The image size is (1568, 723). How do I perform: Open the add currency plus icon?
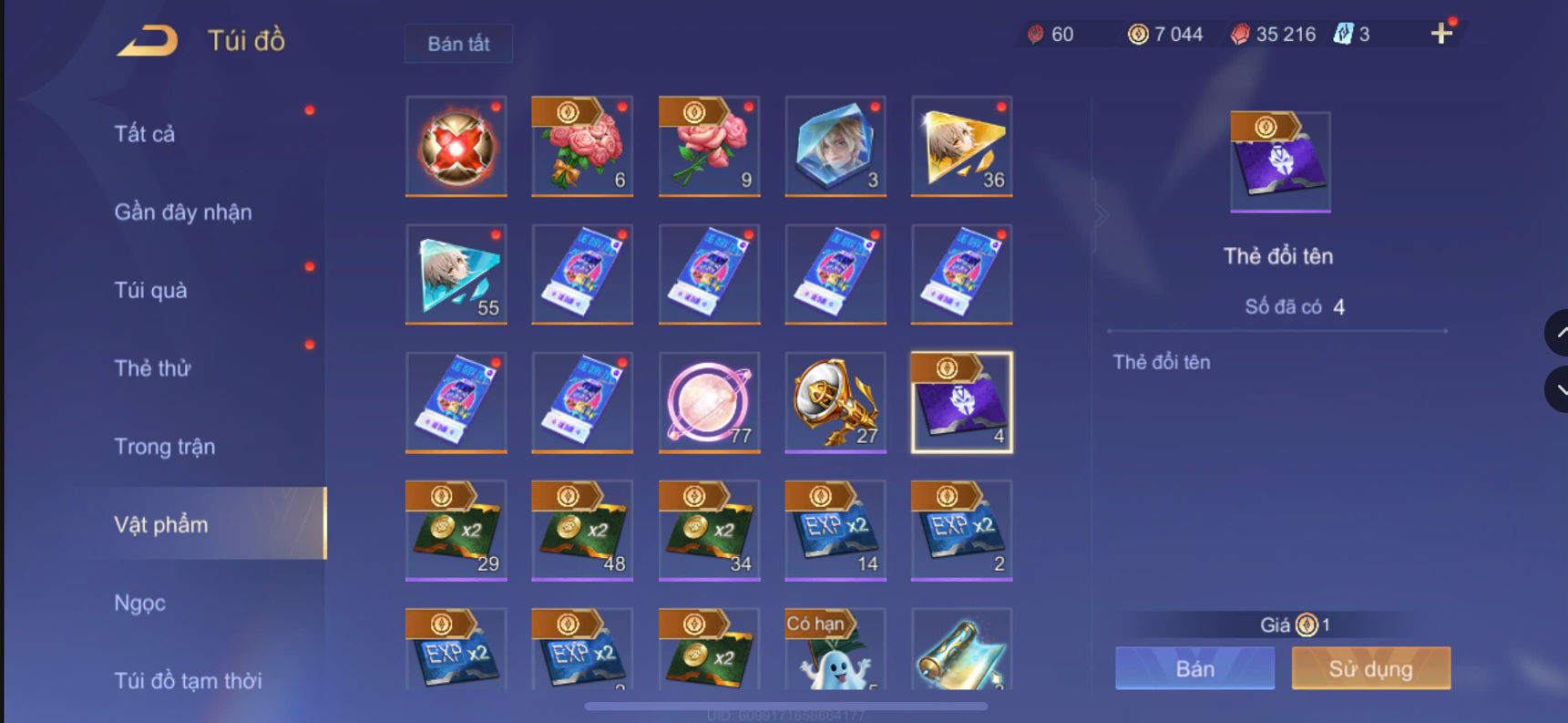[x=1440, y=34]
